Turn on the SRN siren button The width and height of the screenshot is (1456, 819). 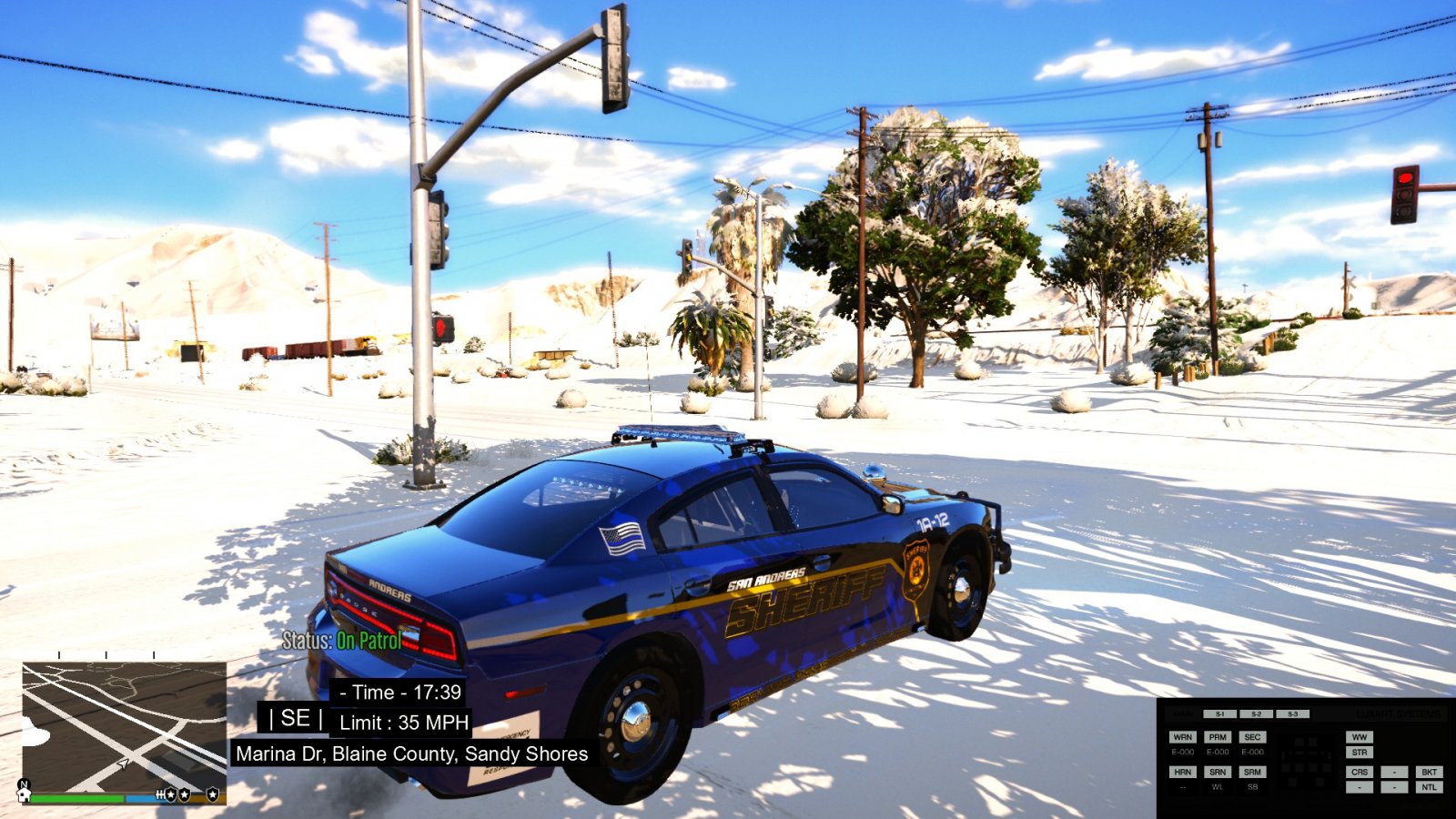(x=1218, y=772)
